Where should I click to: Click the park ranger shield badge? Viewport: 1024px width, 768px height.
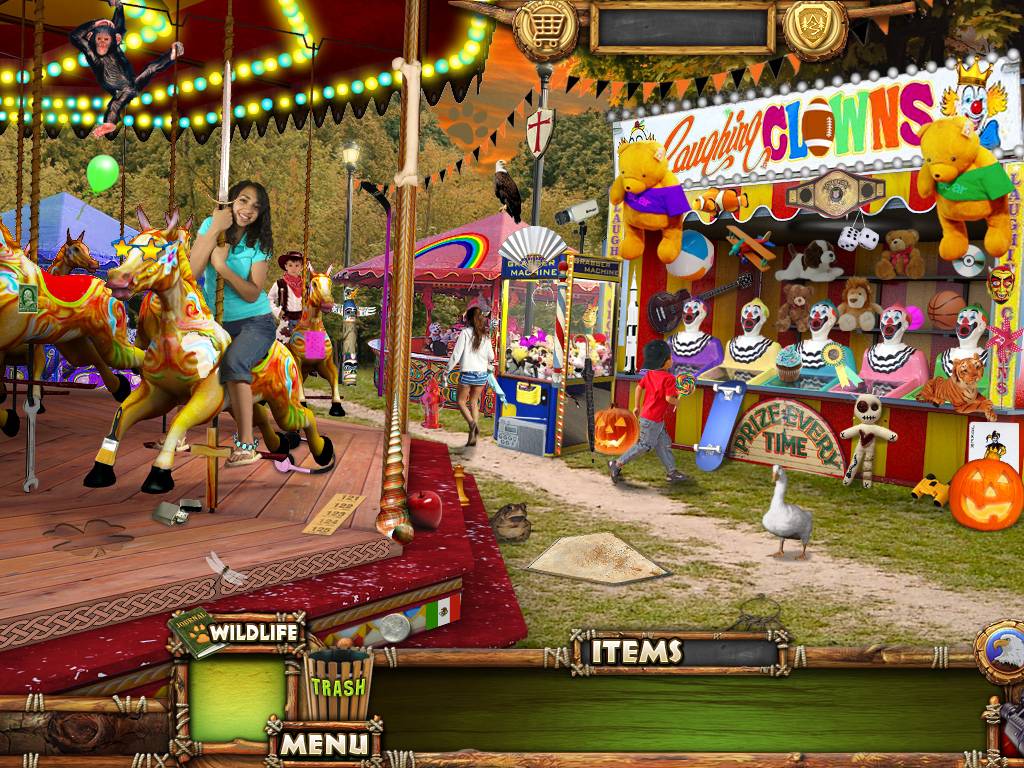[x=815, y=27]
